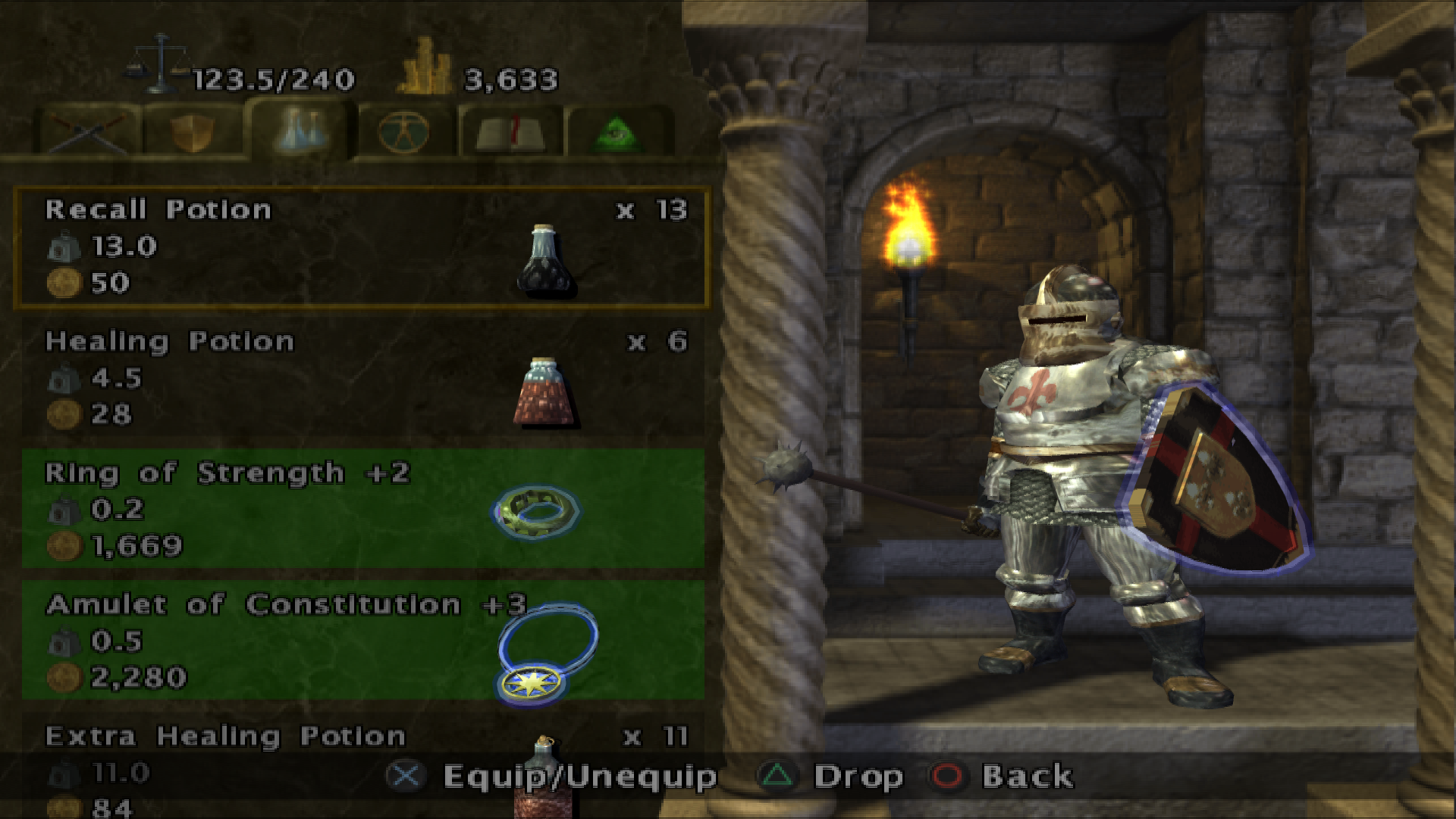Choose the Healing Potion entry
The image size is (1456, 819).
361,378
